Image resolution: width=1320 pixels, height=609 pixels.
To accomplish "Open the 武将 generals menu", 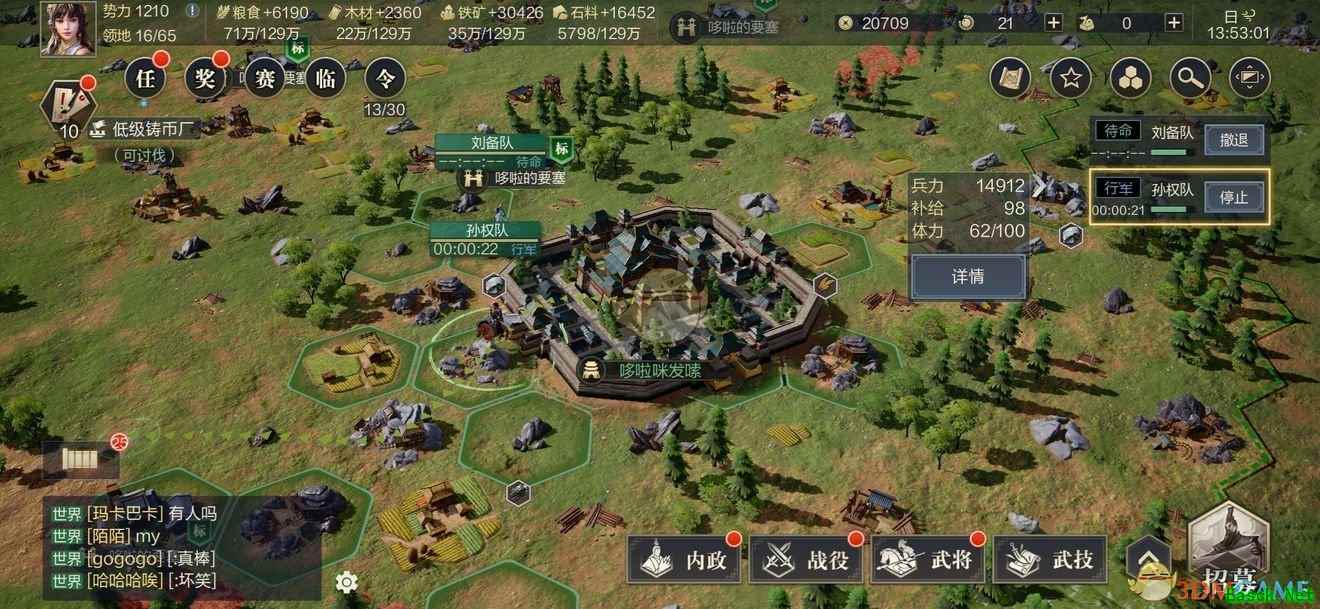I will click(x=929, y=560).
